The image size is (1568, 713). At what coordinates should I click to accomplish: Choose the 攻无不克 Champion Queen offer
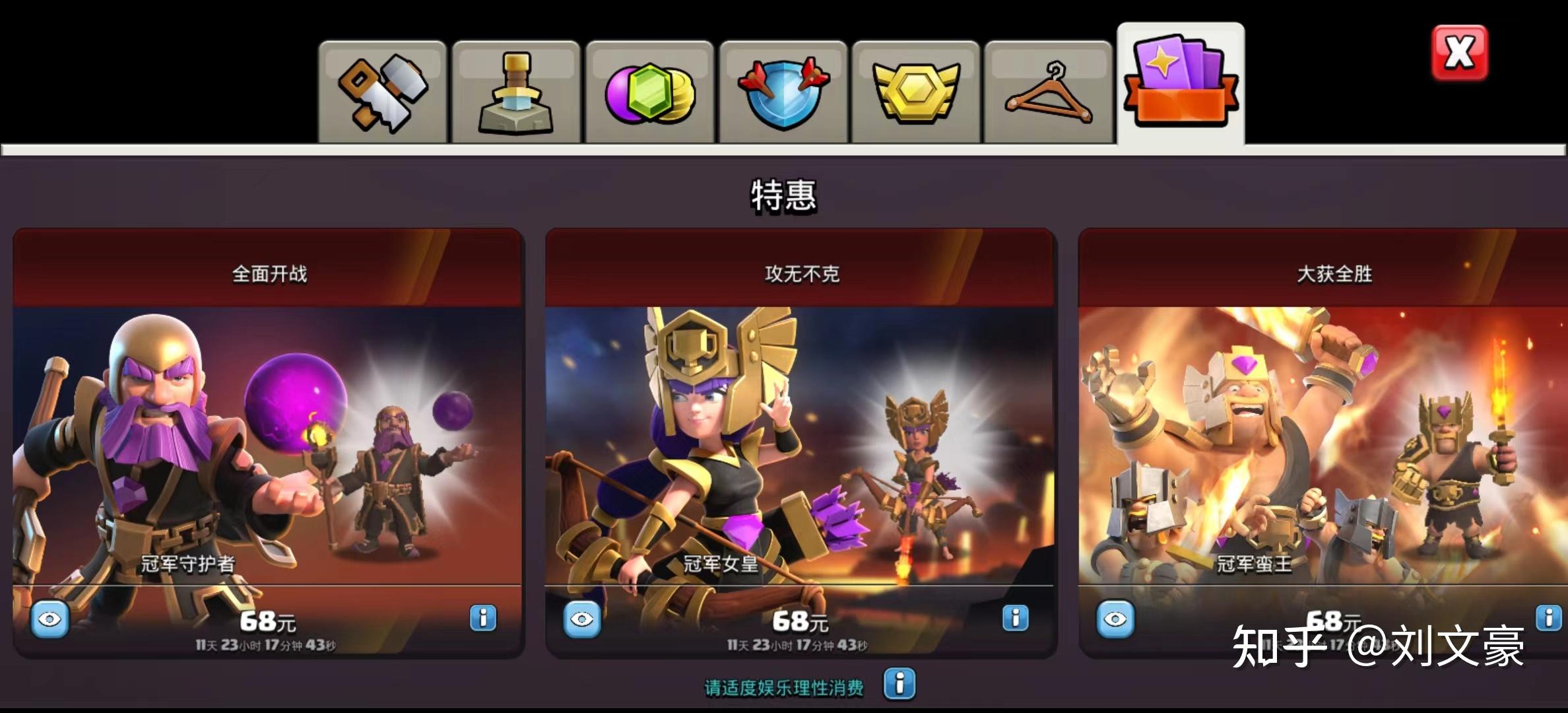click(800, 442)
